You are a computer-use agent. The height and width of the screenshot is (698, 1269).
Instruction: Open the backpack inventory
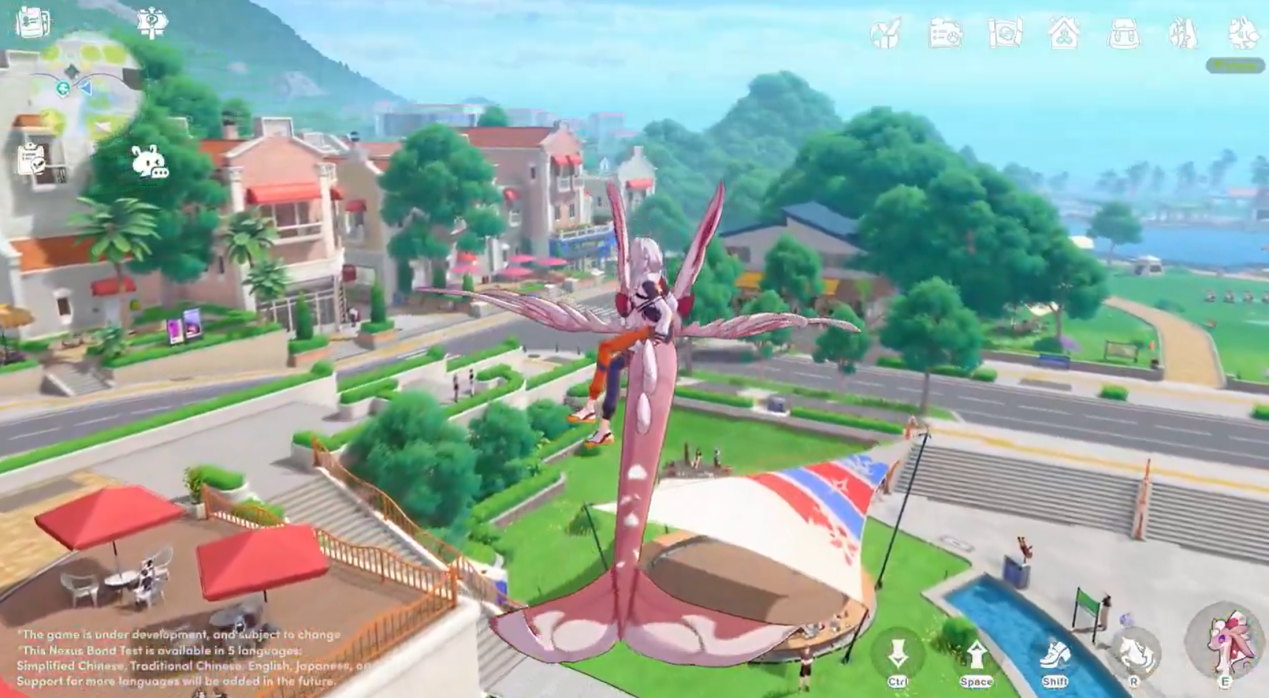click(x=1124, y=34)
